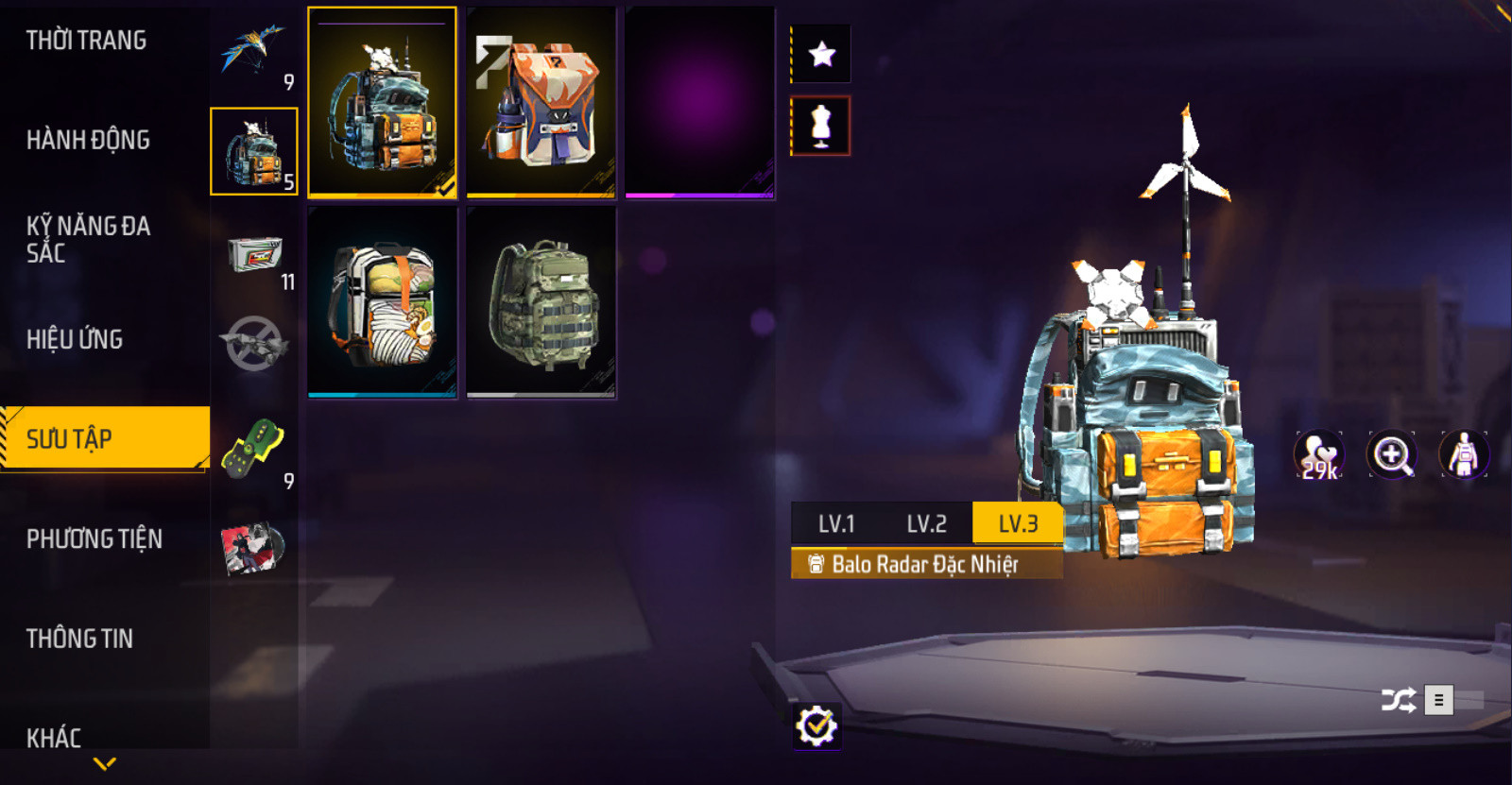Go to Kỹ Năng Đa Sắc section
Screen dimensions: 1512x785
pyautogui.click(x=88, y=239)
